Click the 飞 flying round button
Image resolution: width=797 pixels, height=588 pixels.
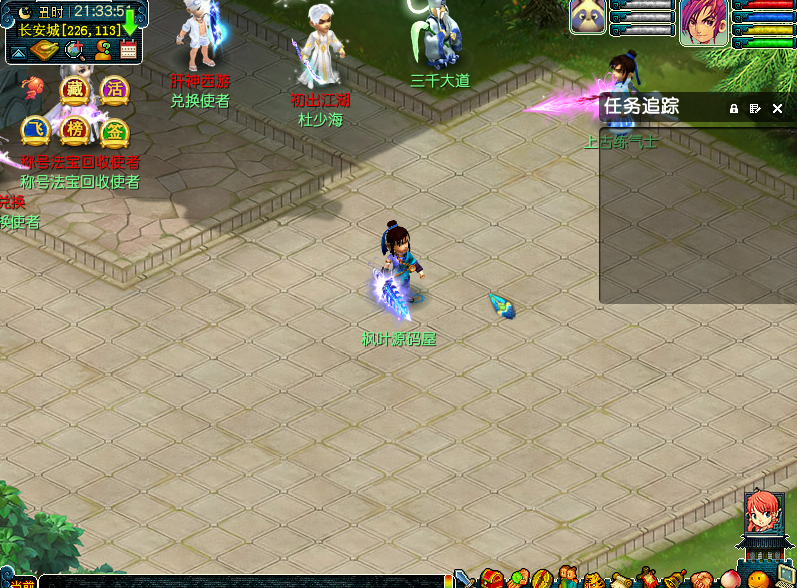coord(34,129)
